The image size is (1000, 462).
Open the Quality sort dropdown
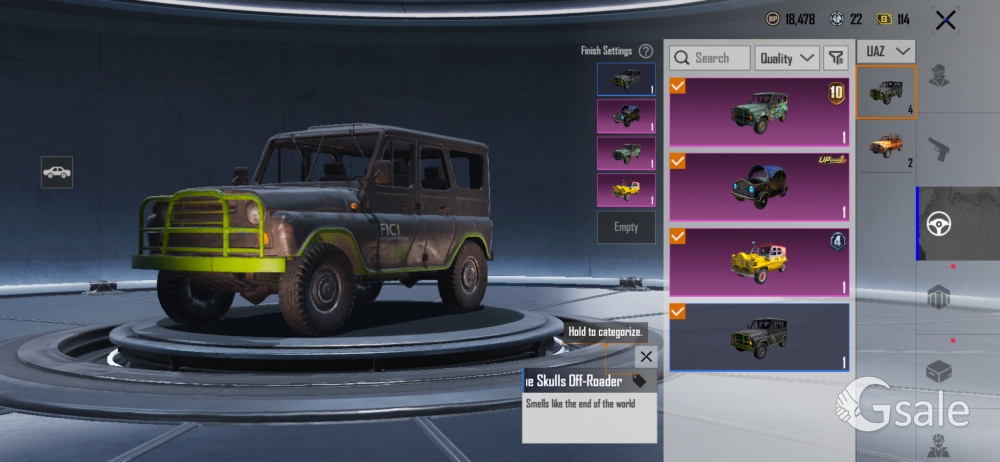787,58
